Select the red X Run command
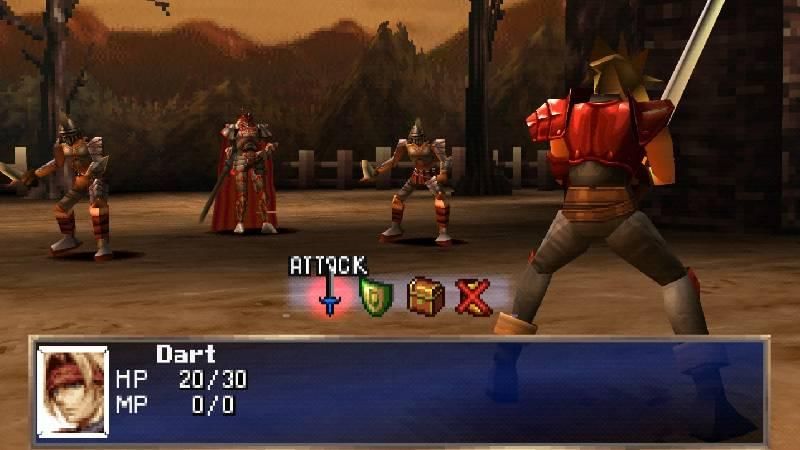Screen dimensions: 800x450 tap(471, 297)
